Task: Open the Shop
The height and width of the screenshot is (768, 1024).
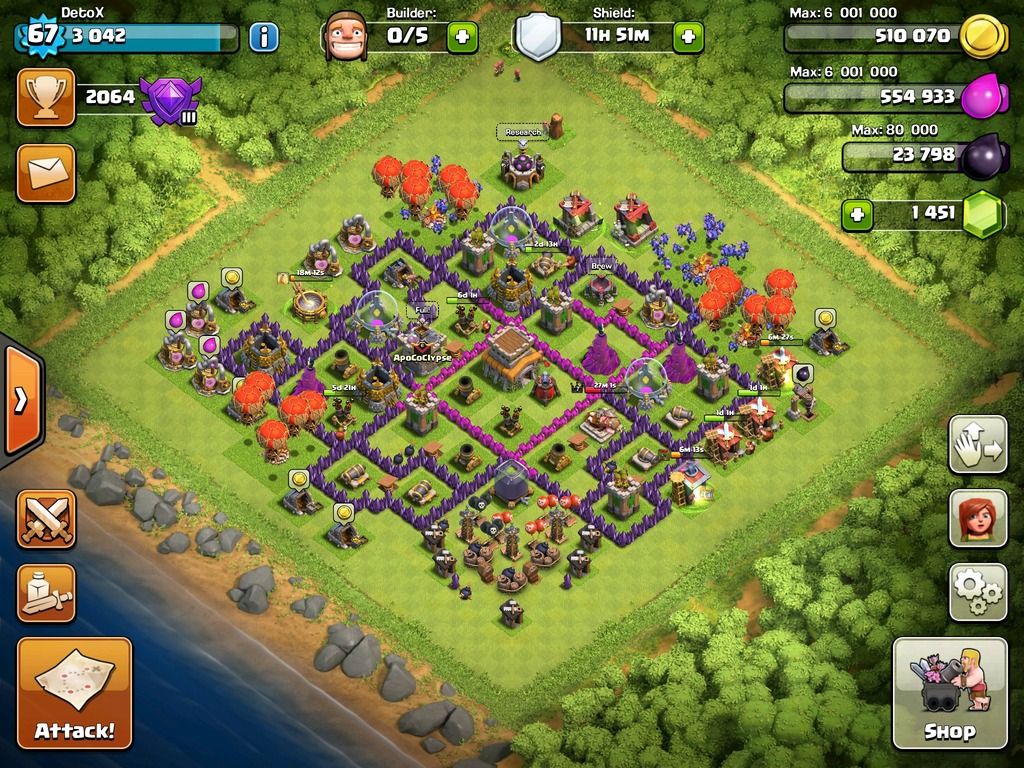Action: 949,693
